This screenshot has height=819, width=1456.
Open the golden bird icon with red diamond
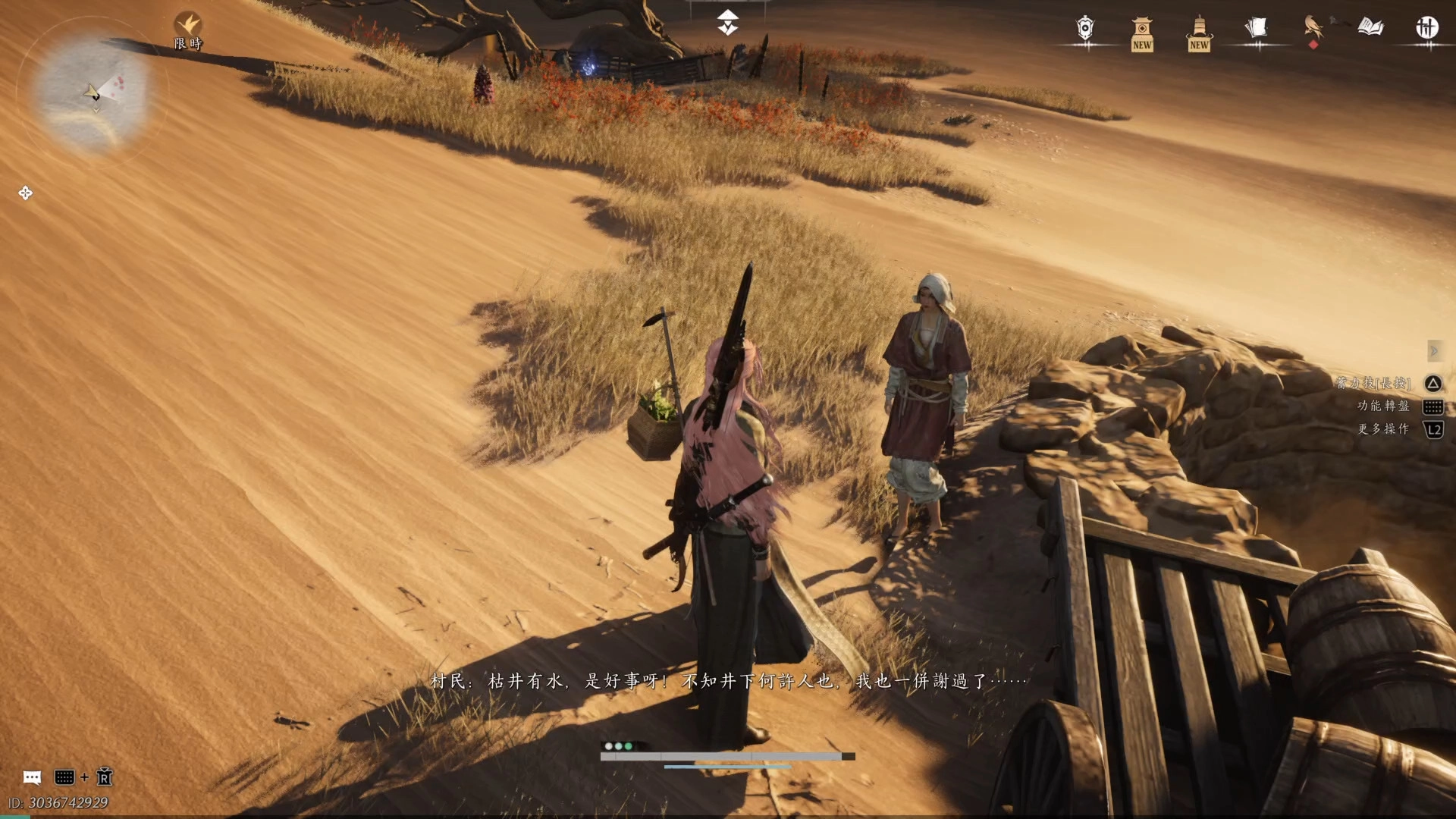click(1313, 29)
